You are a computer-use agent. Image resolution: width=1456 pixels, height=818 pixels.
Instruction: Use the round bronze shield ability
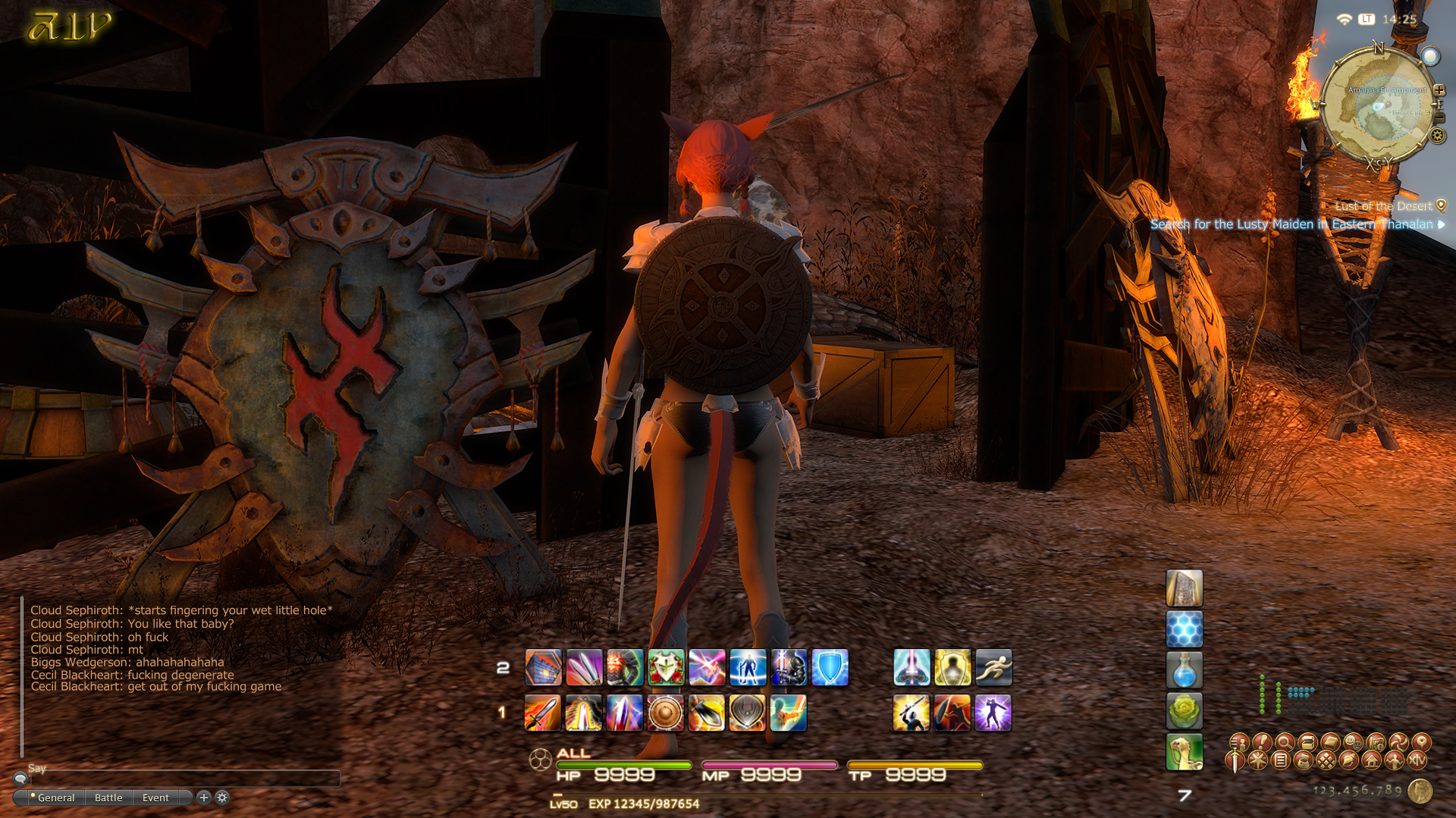point(666,713)
